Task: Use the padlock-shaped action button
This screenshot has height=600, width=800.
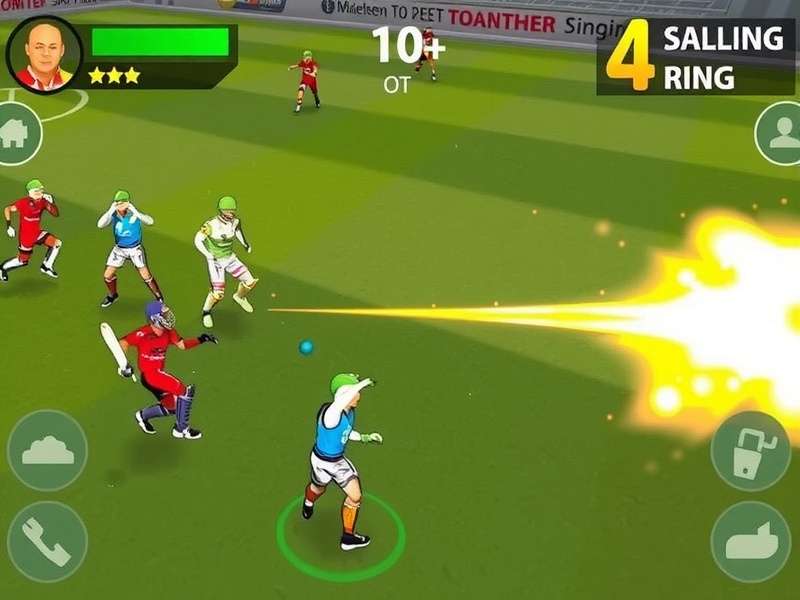Action: 750,451
